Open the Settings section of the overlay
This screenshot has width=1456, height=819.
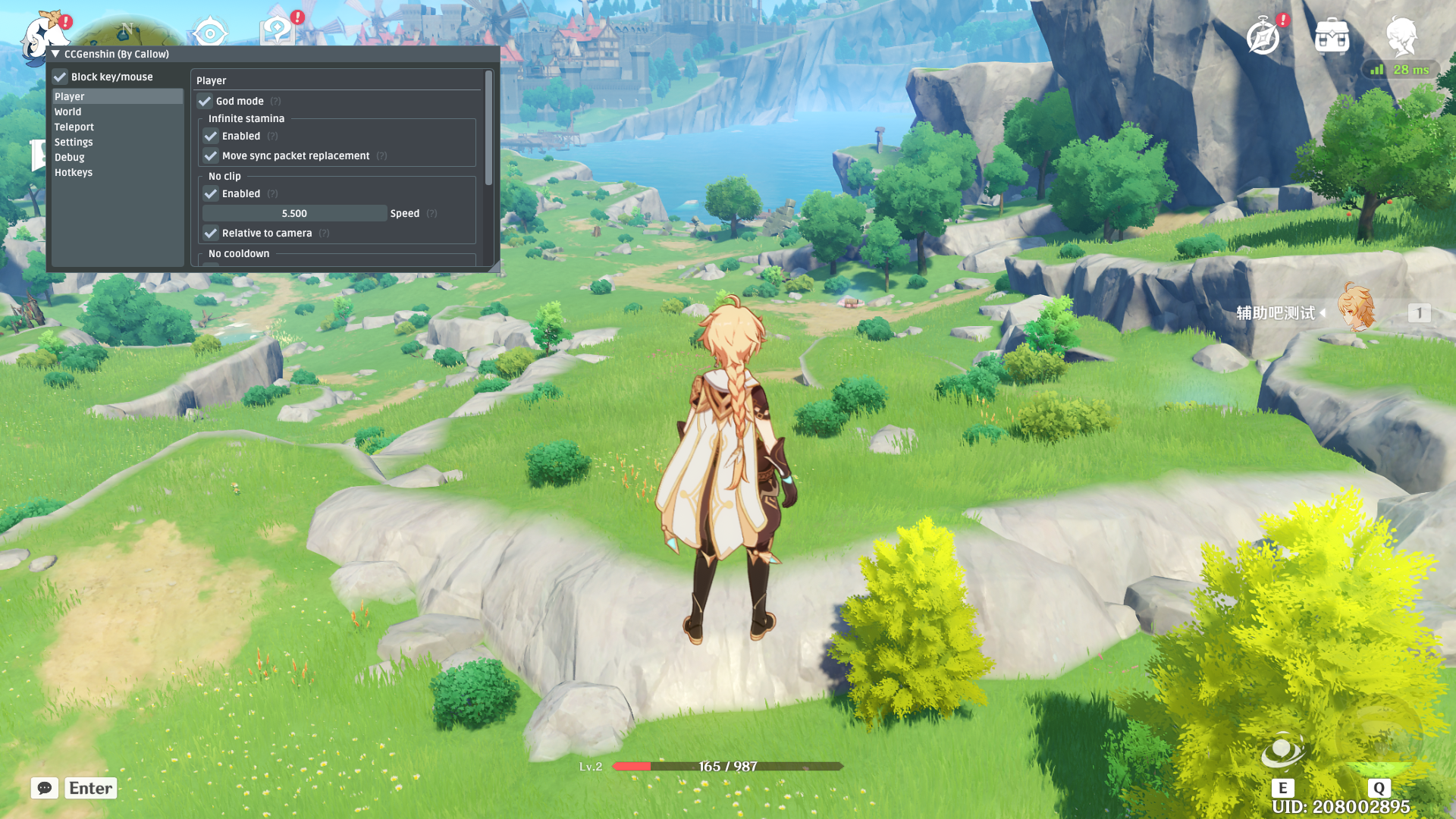click(74, 143)
